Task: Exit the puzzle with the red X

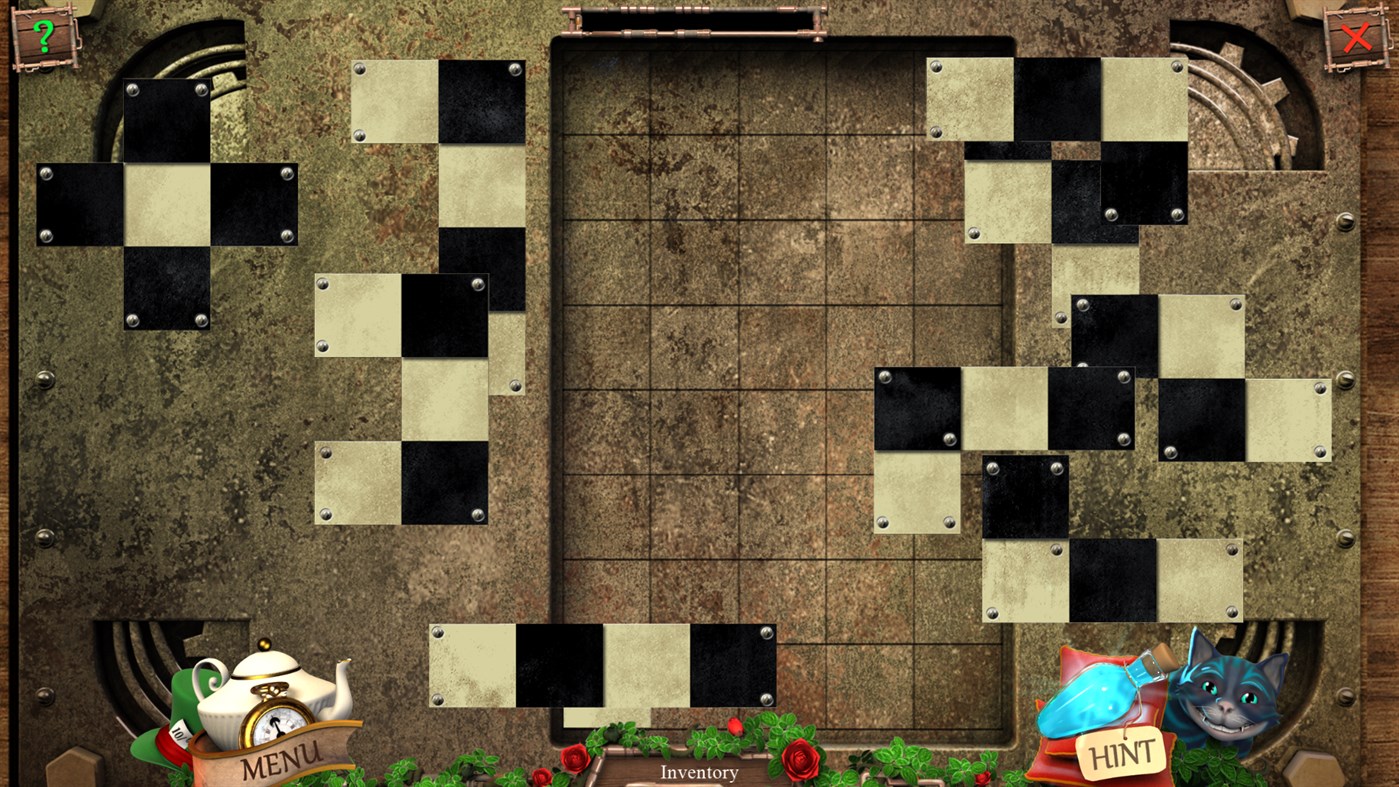Action: (1357, 38)
